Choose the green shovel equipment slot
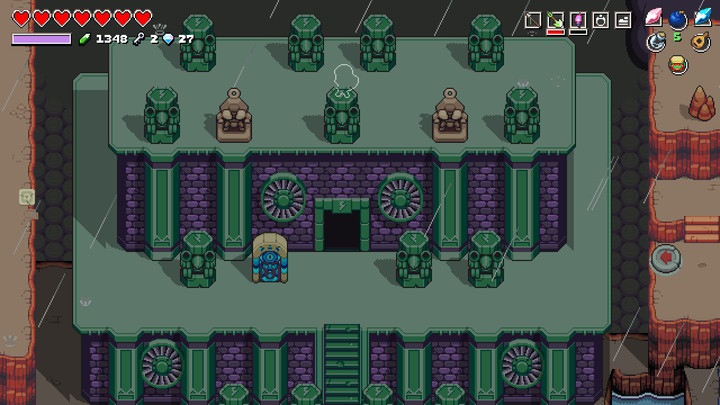This screenshot has height=405, width=720. coord(556,19)
